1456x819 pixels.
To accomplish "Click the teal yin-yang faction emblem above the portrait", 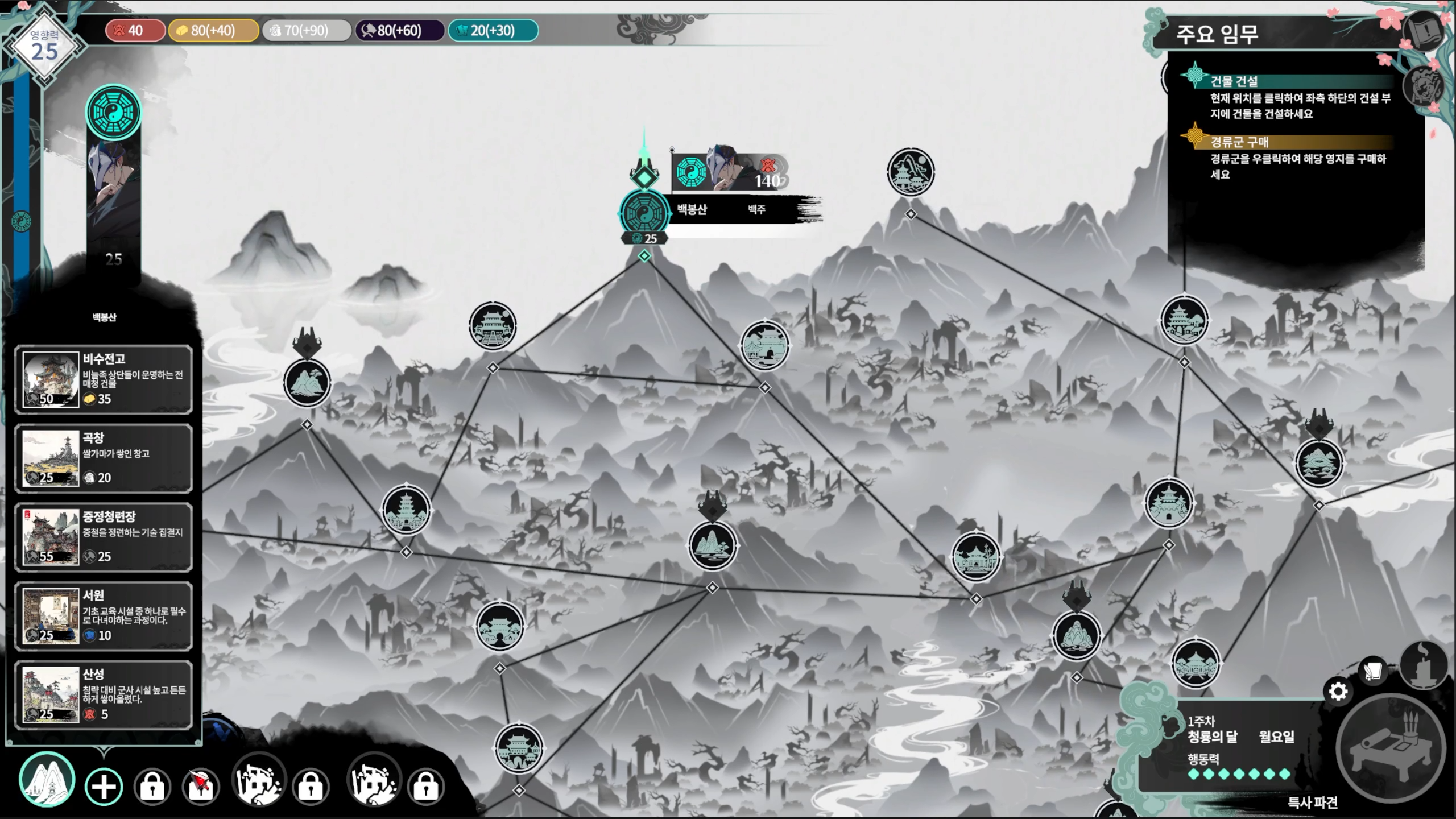I will click(x=114, y=112).
